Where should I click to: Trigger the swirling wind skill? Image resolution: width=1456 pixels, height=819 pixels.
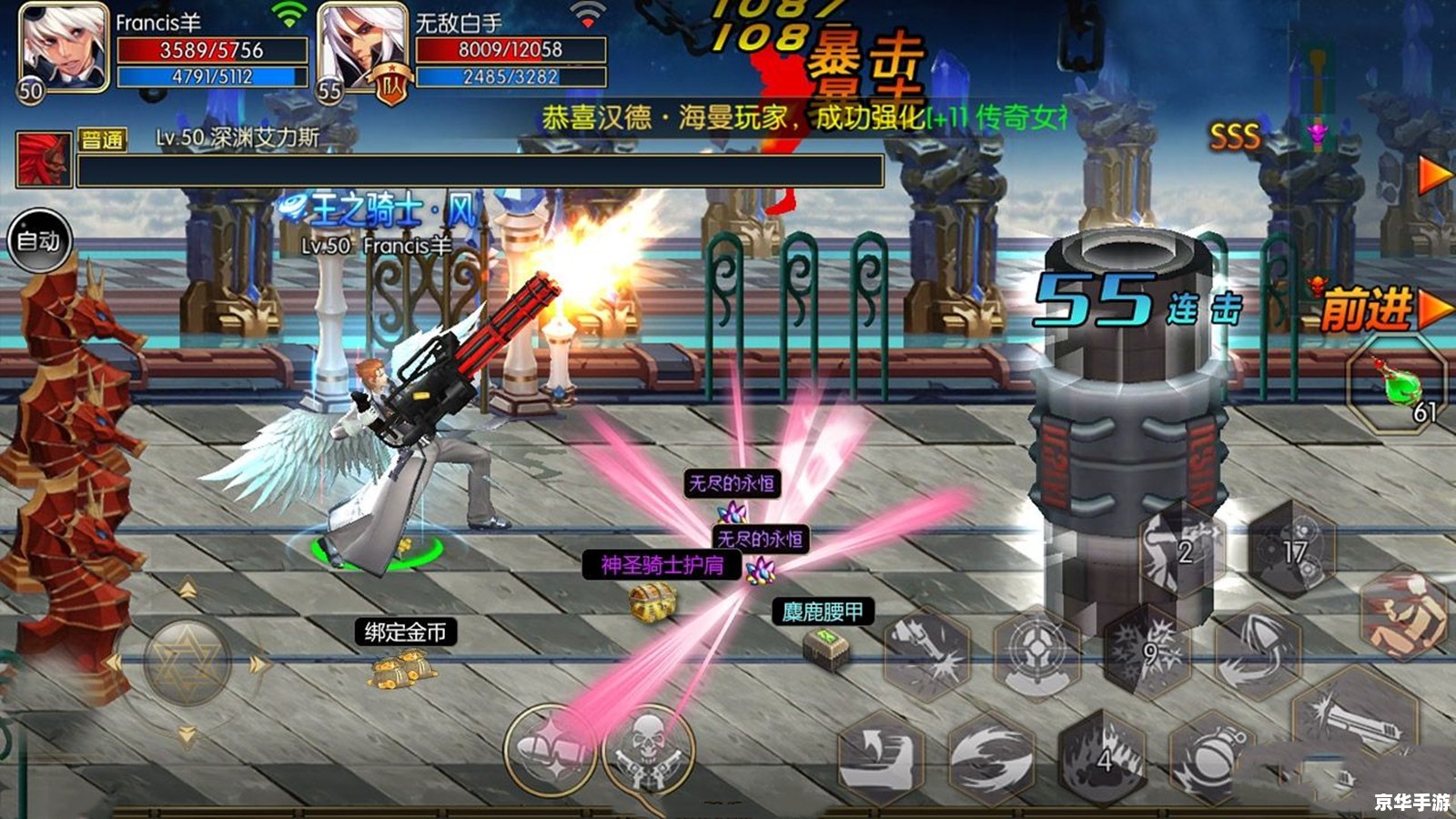point(991,757)
